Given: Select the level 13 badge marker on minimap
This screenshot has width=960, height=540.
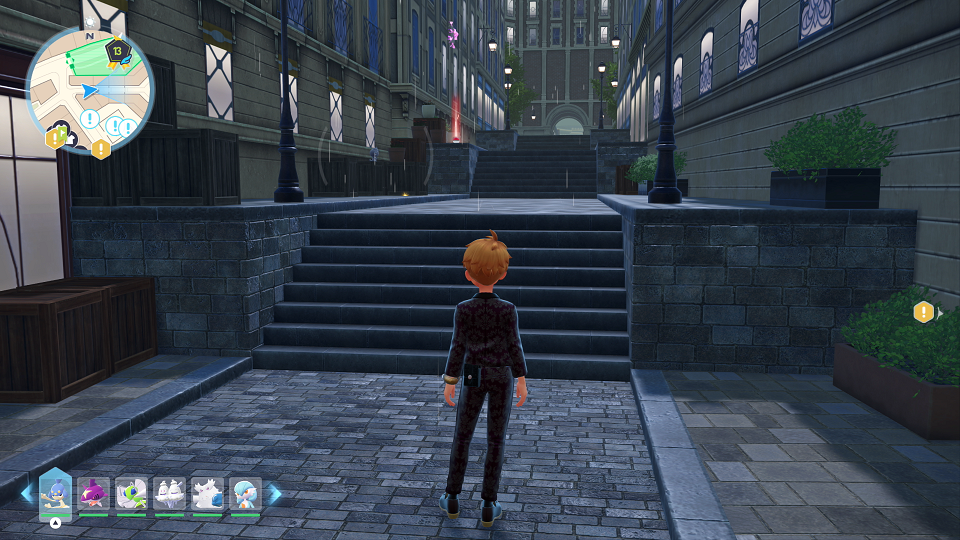Looking at the screenshot, I should (117, 50).
